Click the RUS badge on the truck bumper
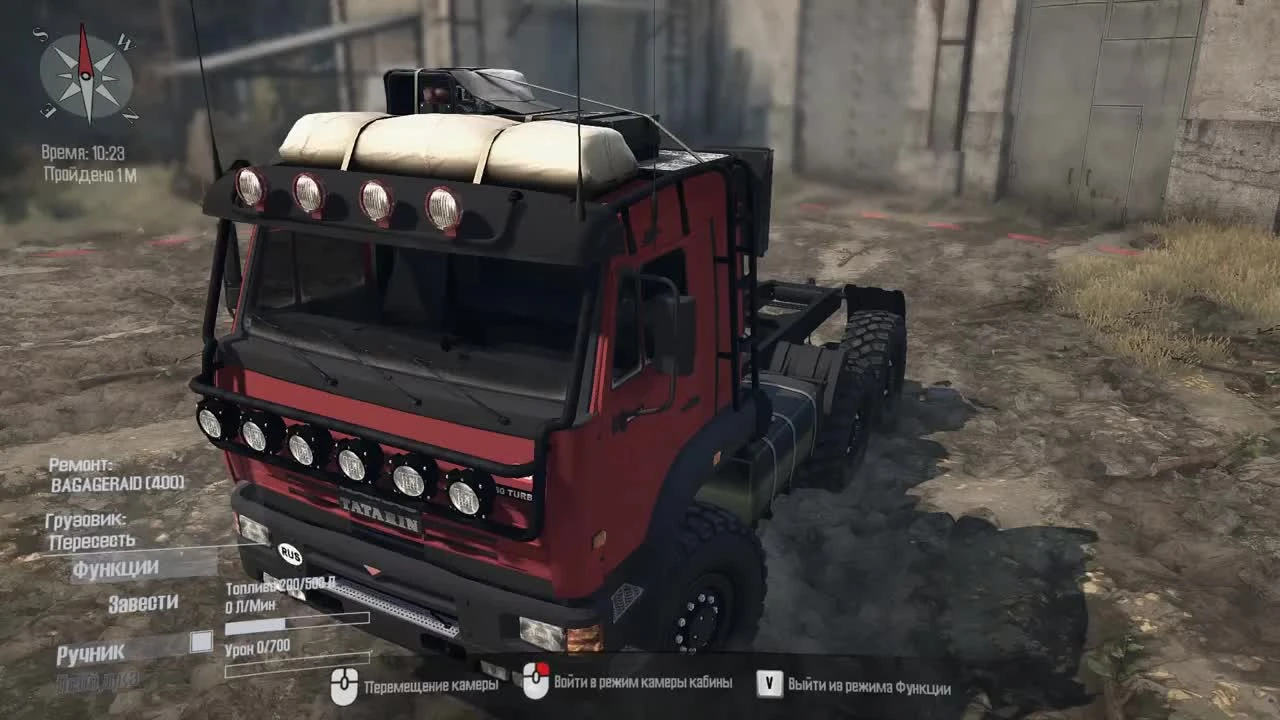This screenshot has height=720, width=1280. coord(288,553)
